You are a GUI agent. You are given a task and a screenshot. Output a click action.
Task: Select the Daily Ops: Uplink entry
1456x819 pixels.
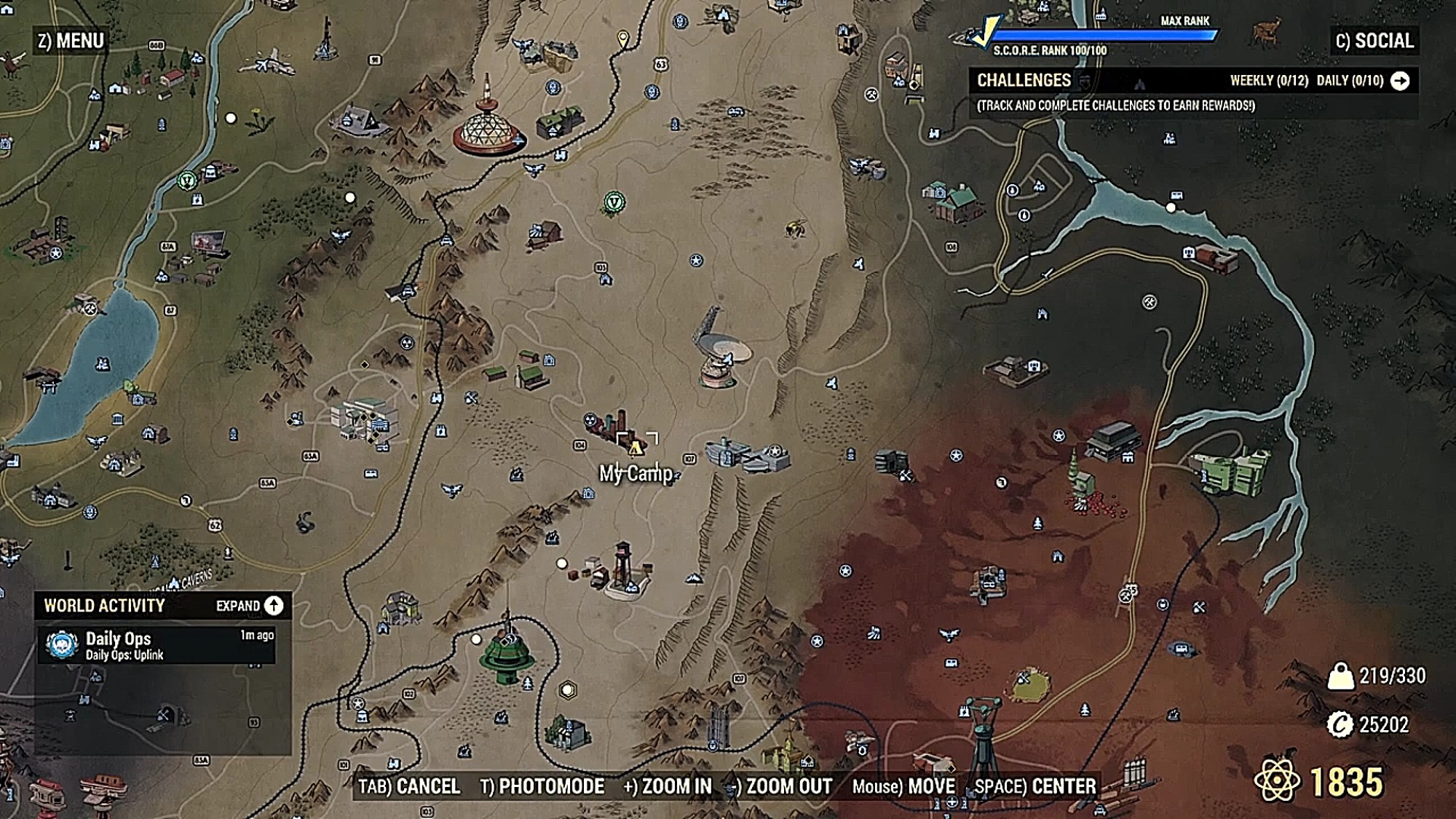(157, 645)
